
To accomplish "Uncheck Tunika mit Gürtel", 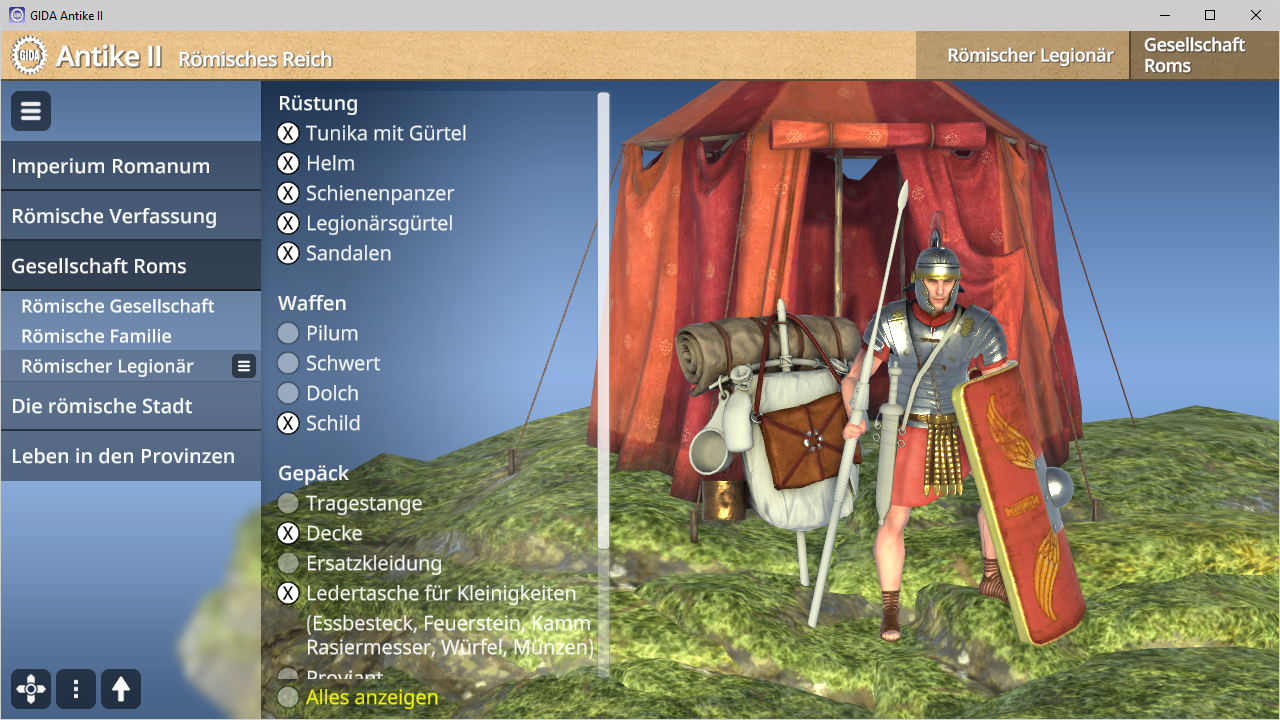I will click(288, 133).
